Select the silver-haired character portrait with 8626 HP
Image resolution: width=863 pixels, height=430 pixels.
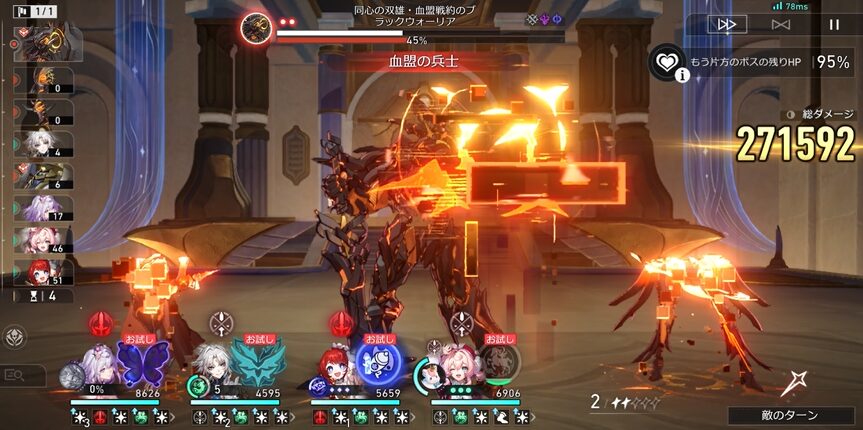(x=98, y=366)
